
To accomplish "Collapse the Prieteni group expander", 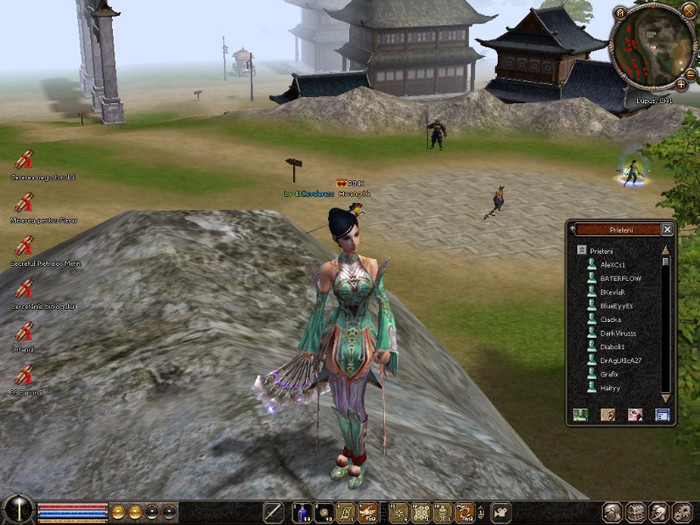I will coord(581,250).
